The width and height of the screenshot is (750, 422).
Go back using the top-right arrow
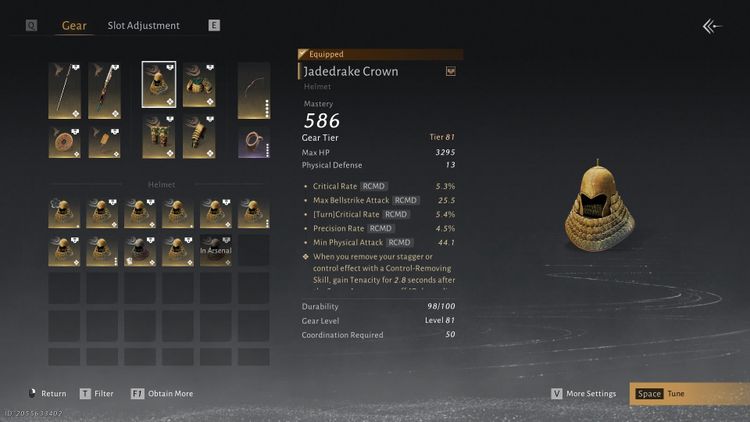[x=712, y=26]
